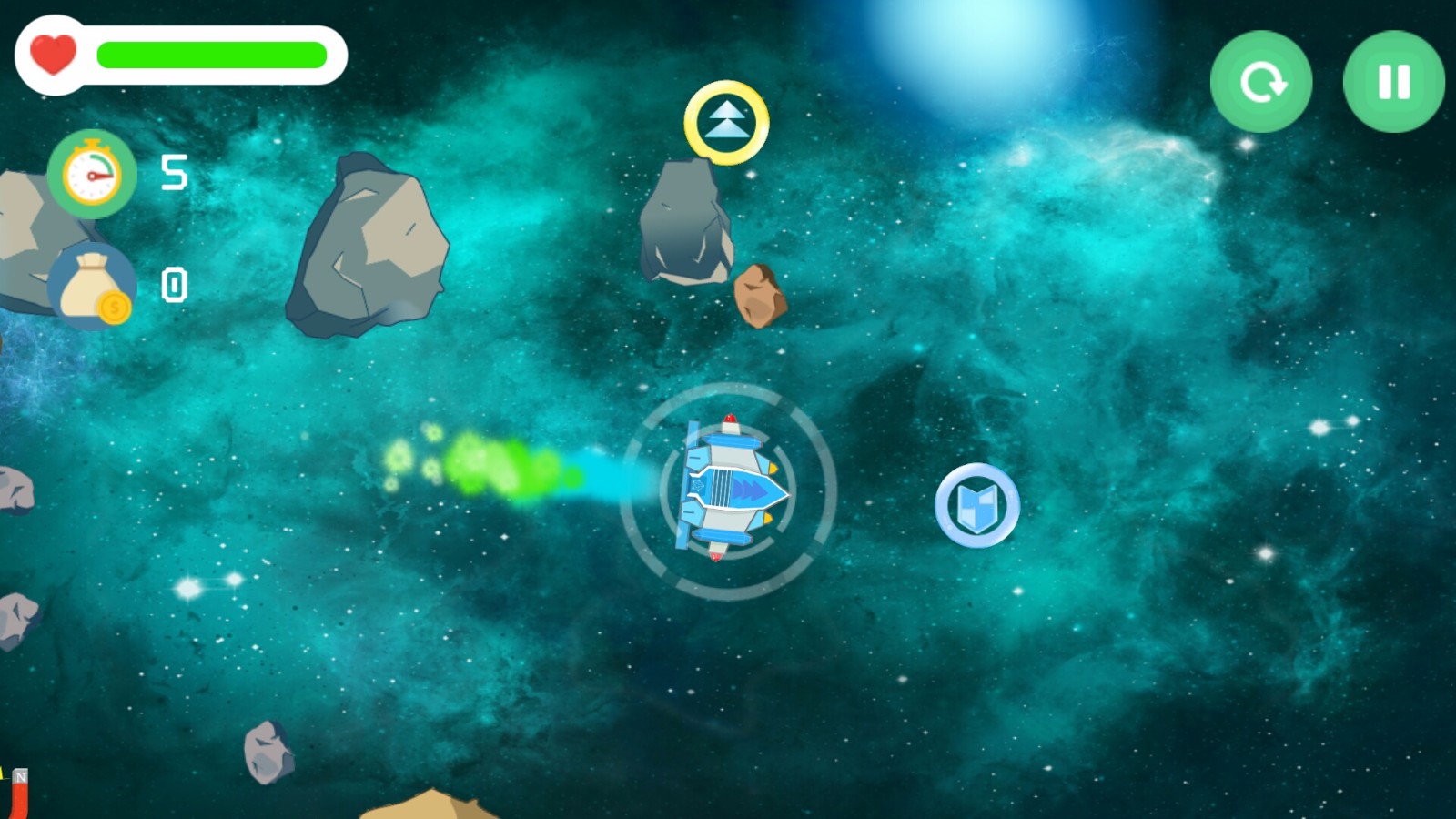
Task: Select the large gray asteroid on the left
Action: pos(369,246)
